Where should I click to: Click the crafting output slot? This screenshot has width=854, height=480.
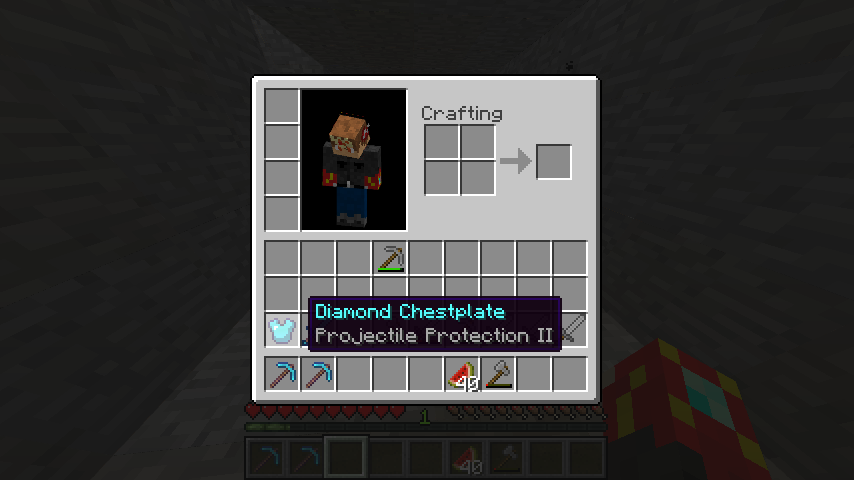pyautogui.click(x=554, y=162)
